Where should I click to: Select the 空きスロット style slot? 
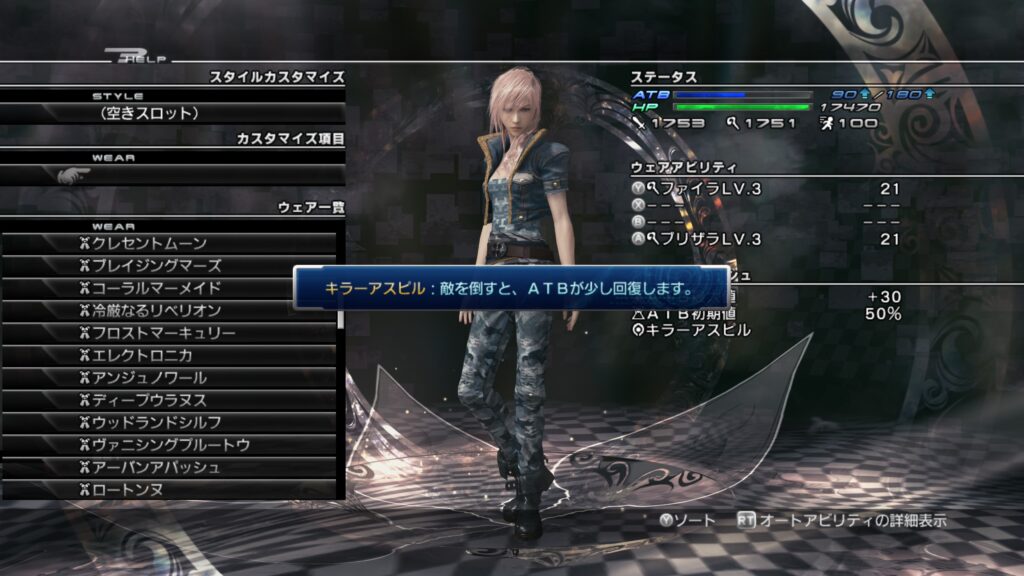point(172,114)
